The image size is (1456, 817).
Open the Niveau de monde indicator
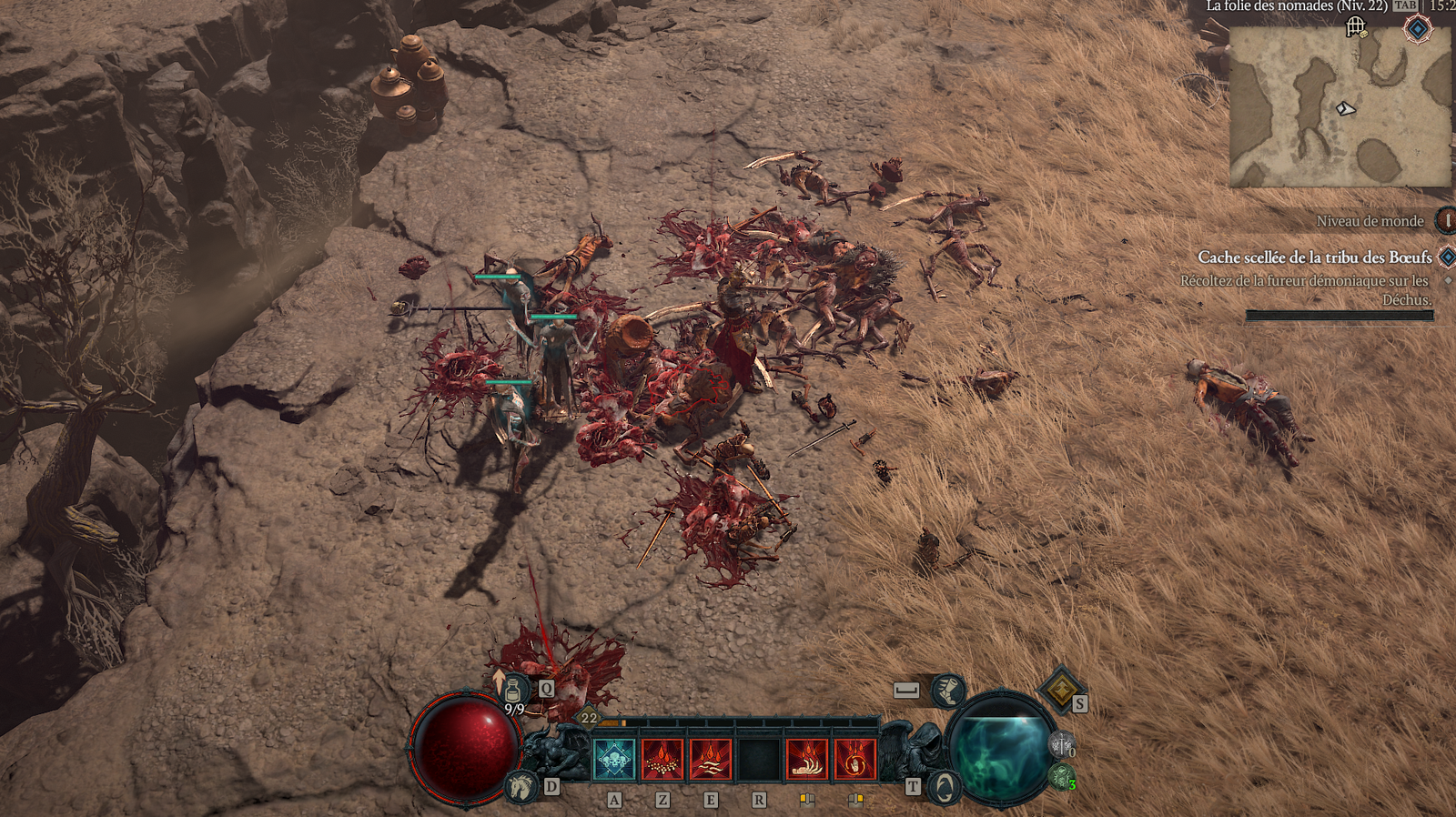[x=1445, y=220]
